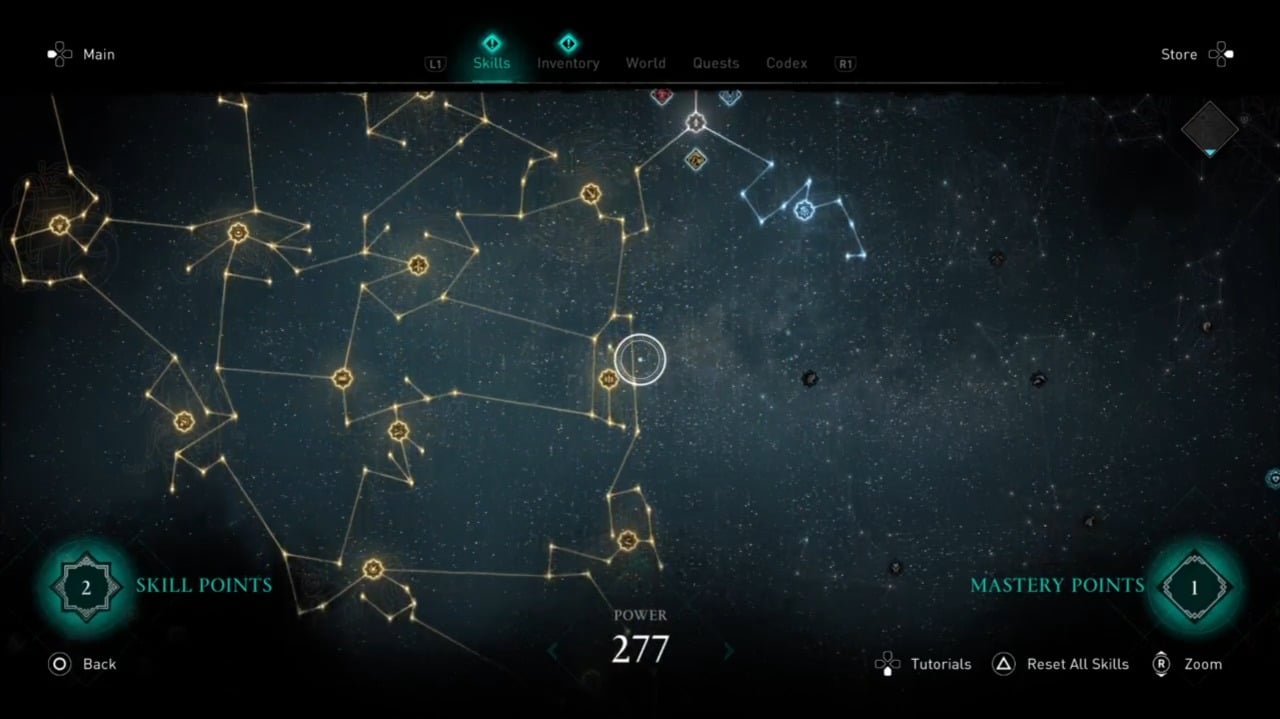Select the blue constellation skill node
The width and height of the screenshot is (1280, 719).
click(x=803, y=210)
